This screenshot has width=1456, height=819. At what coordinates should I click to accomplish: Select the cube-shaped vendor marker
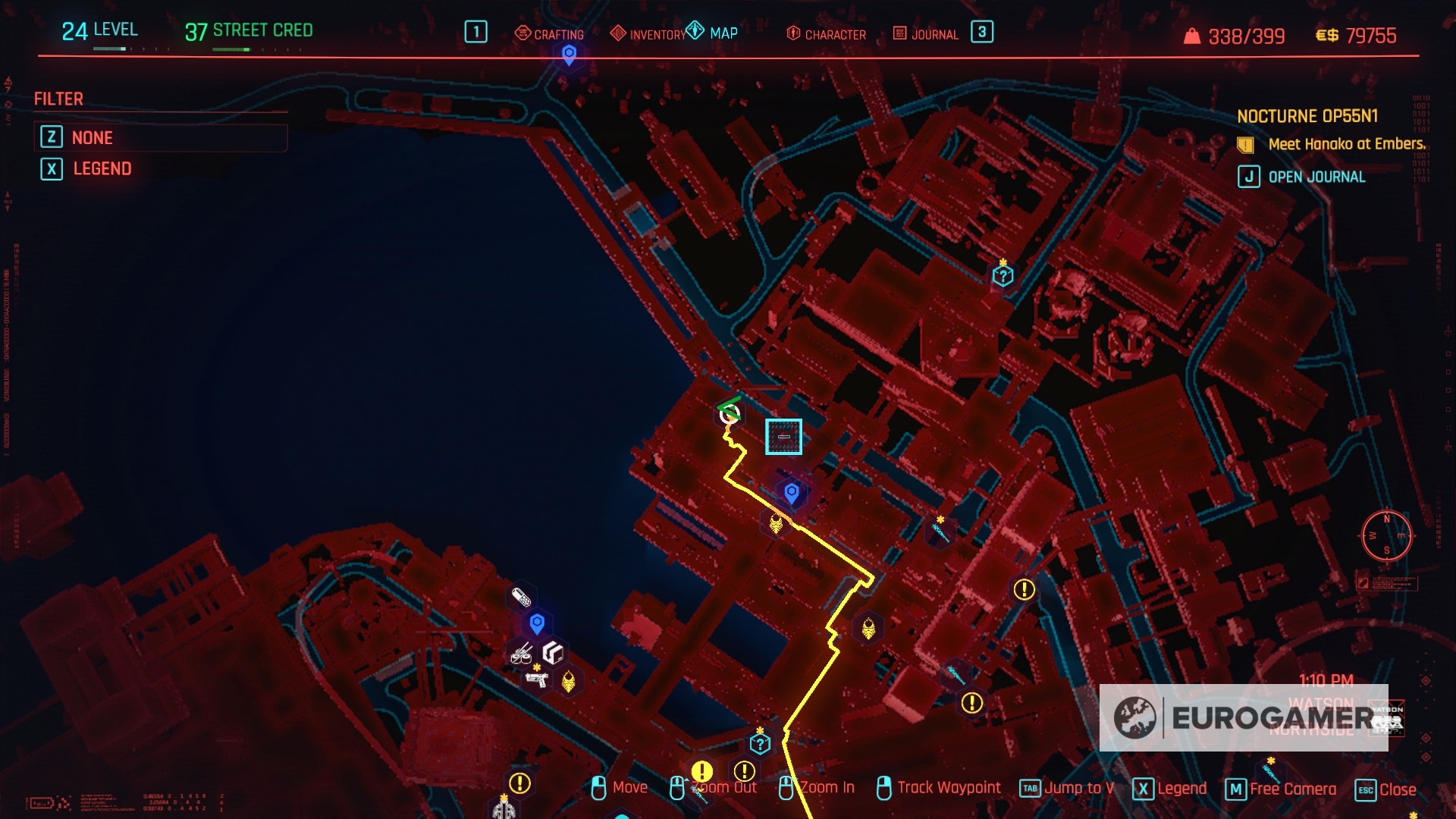pyautogui.click(x=554, y=652)
